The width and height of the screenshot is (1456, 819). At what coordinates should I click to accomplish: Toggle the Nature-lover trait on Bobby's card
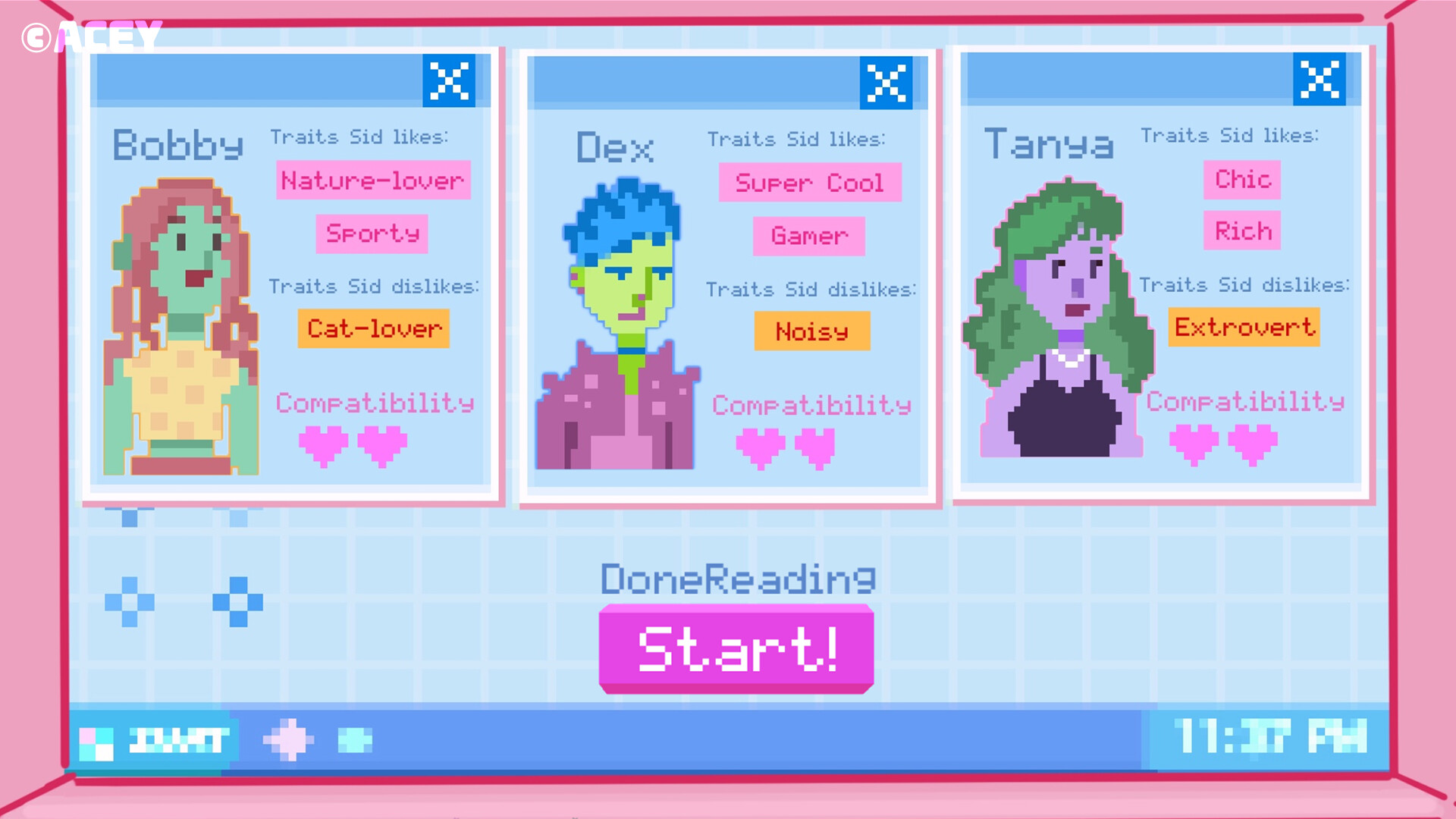[x=372, y=180]
